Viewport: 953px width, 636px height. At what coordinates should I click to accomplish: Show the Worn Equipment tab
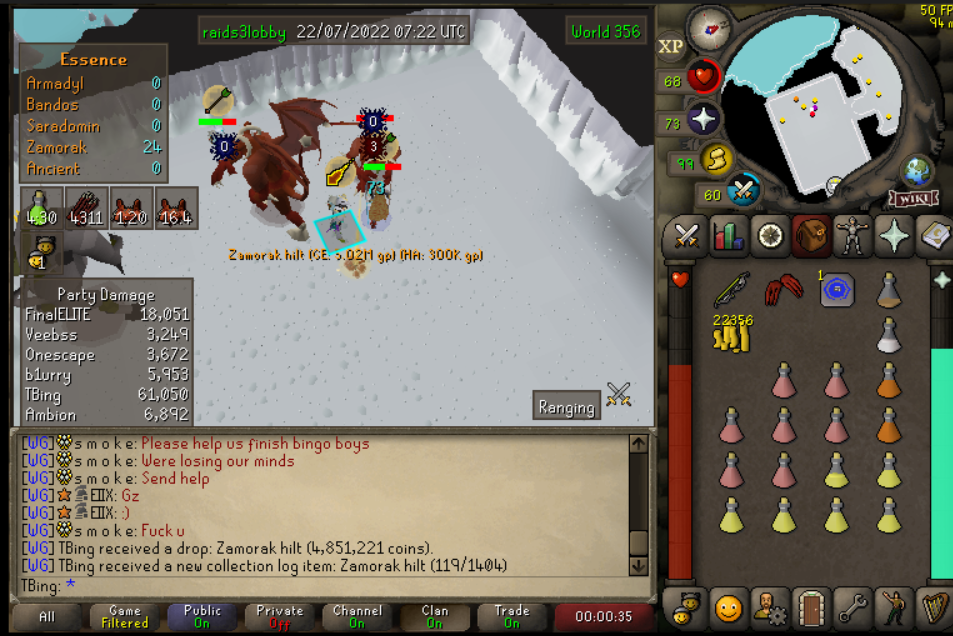click(852, 236)
